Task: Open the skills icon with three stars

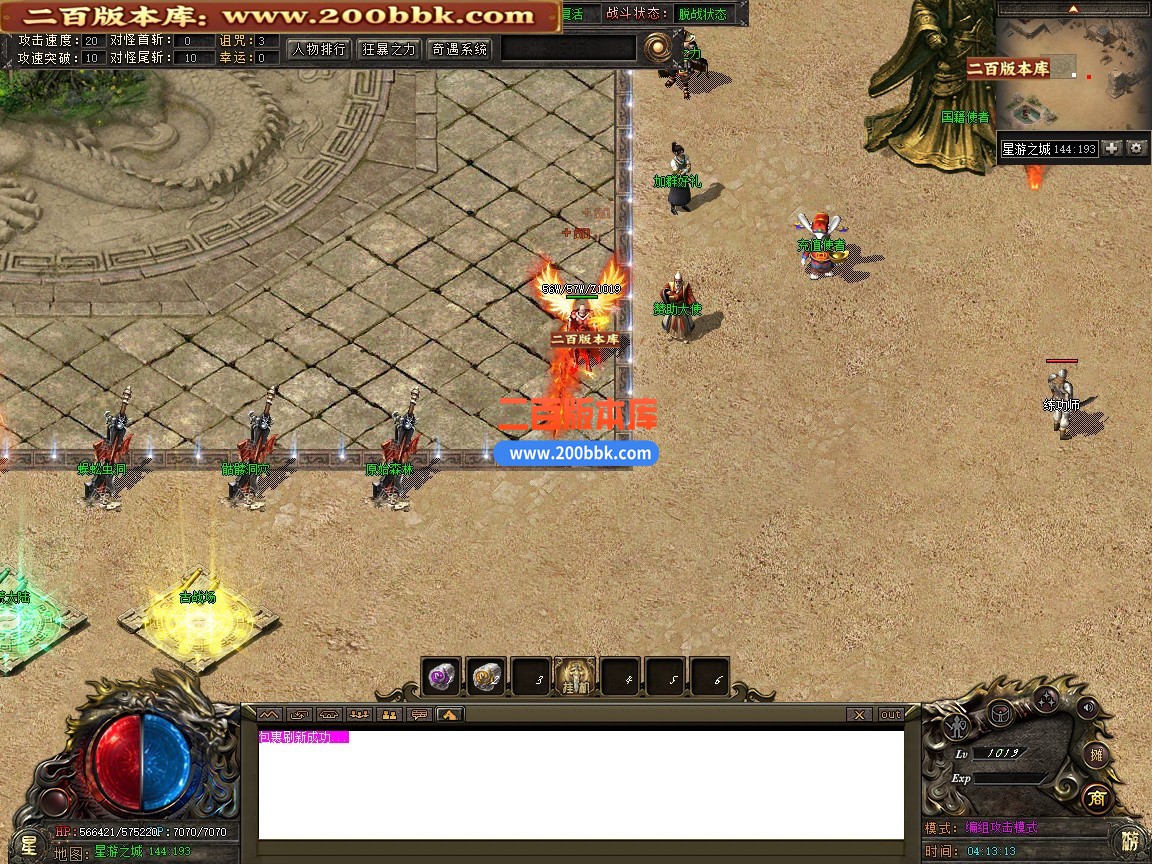Action: tap(1046, 699)
